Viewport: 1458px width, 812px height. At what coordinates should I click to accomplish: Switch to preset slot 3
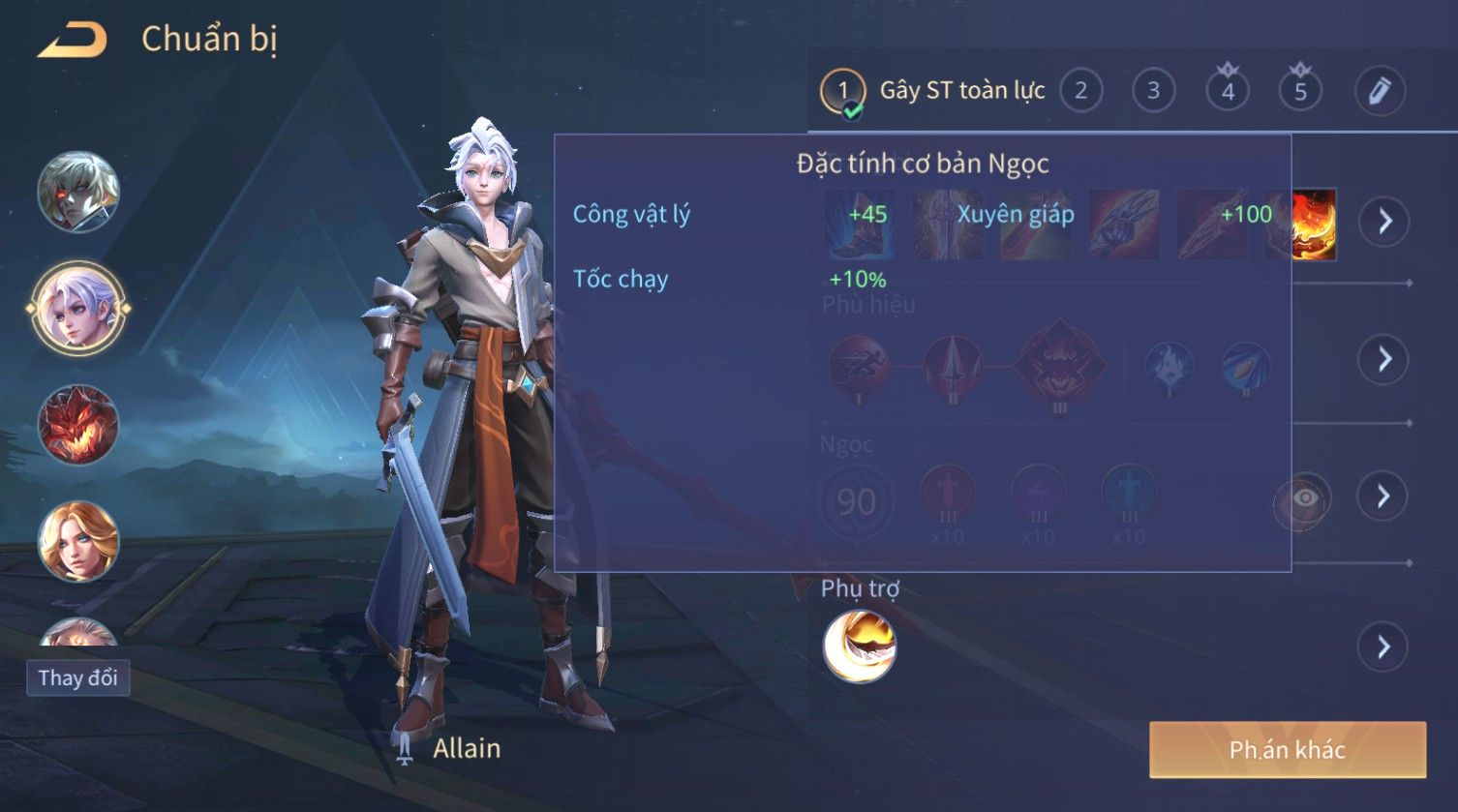1153,91
